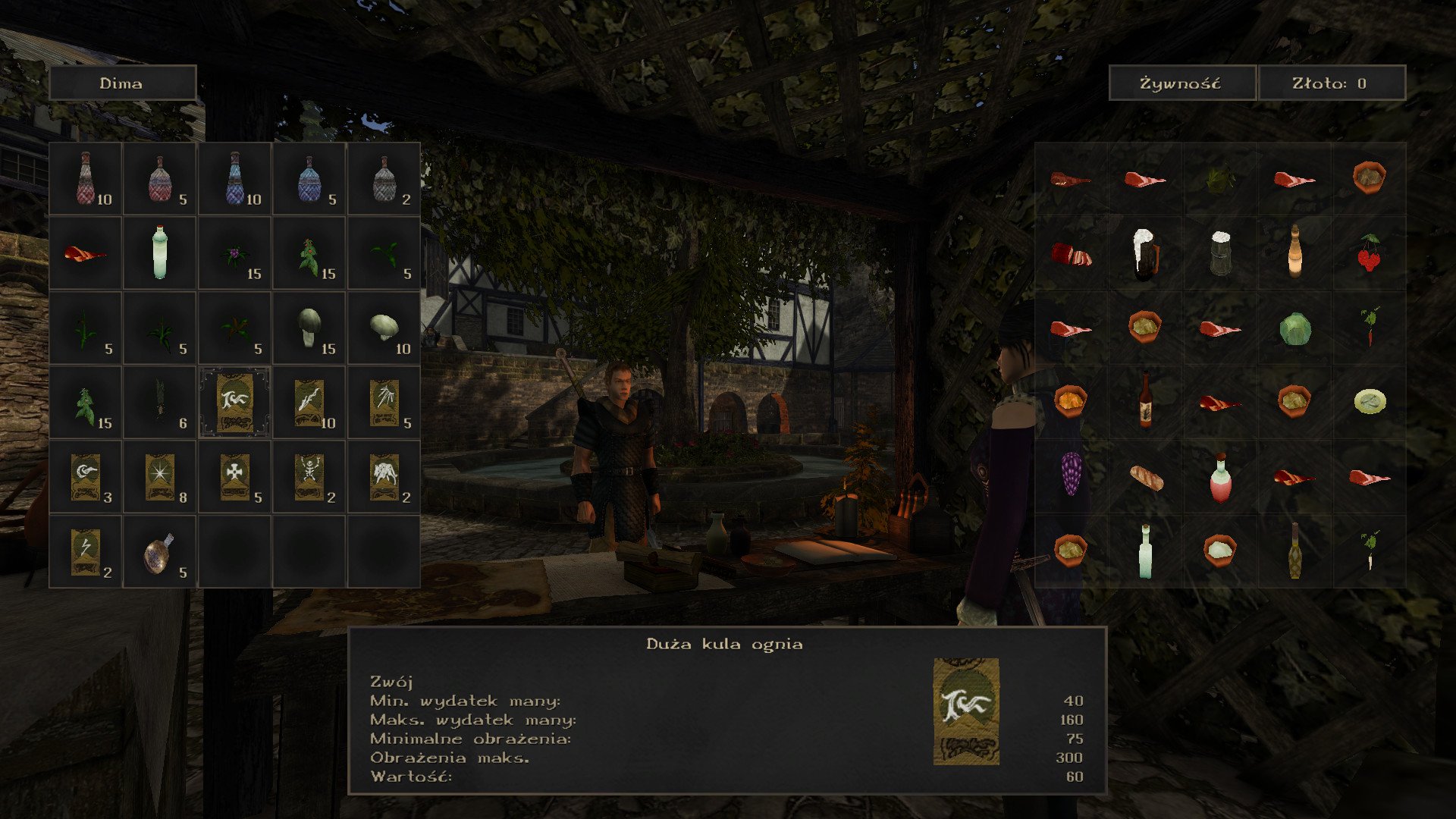
Task: Select the Duża kula ognia scroll slot
Action: click(x=234, y=402)
